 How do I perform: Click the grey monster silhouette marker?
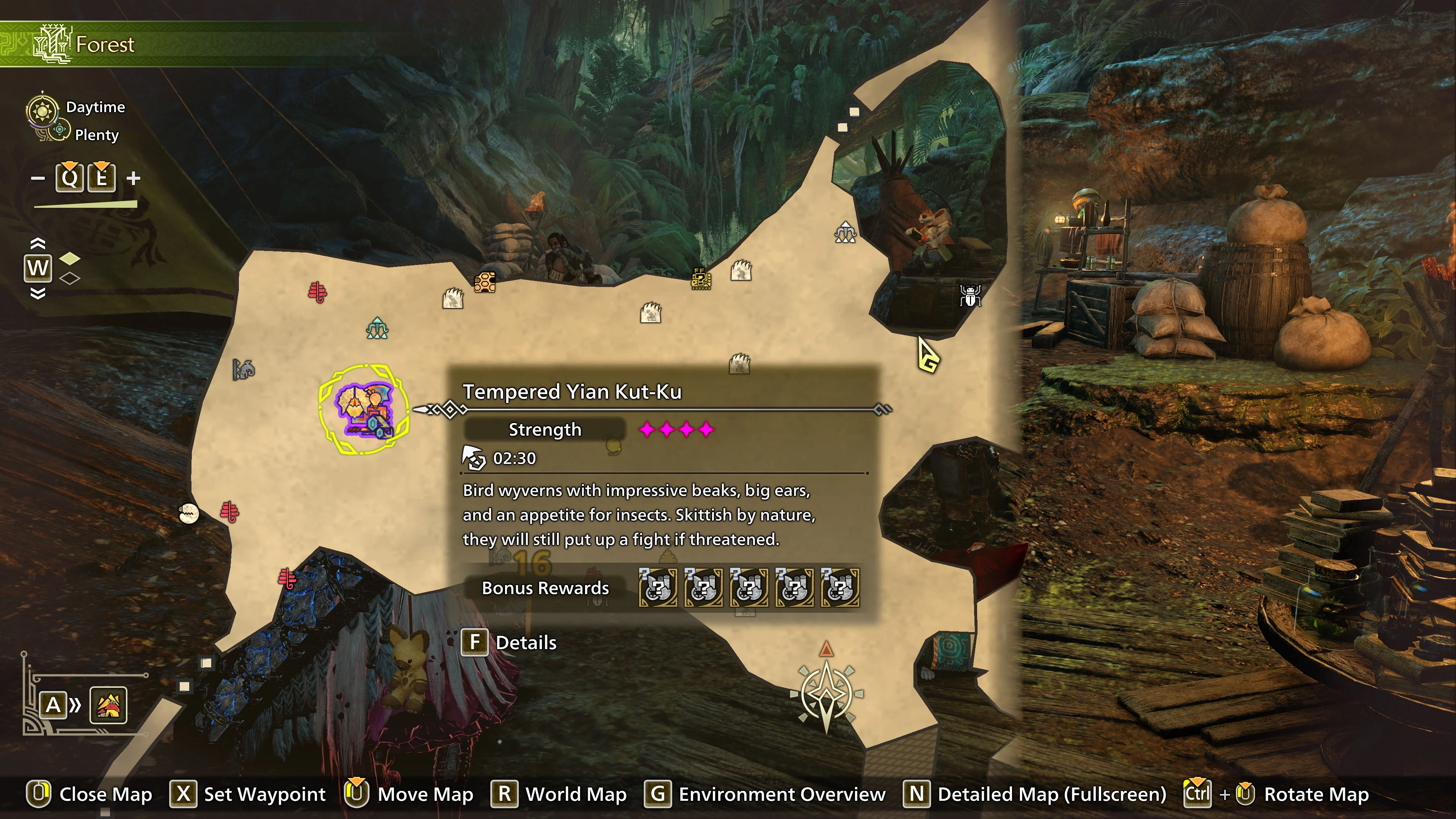(243, 370)
